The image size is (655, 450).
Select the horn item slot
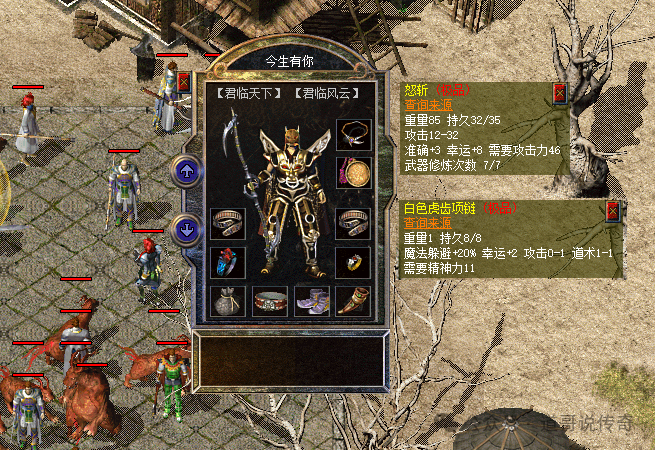click(354, 300)
